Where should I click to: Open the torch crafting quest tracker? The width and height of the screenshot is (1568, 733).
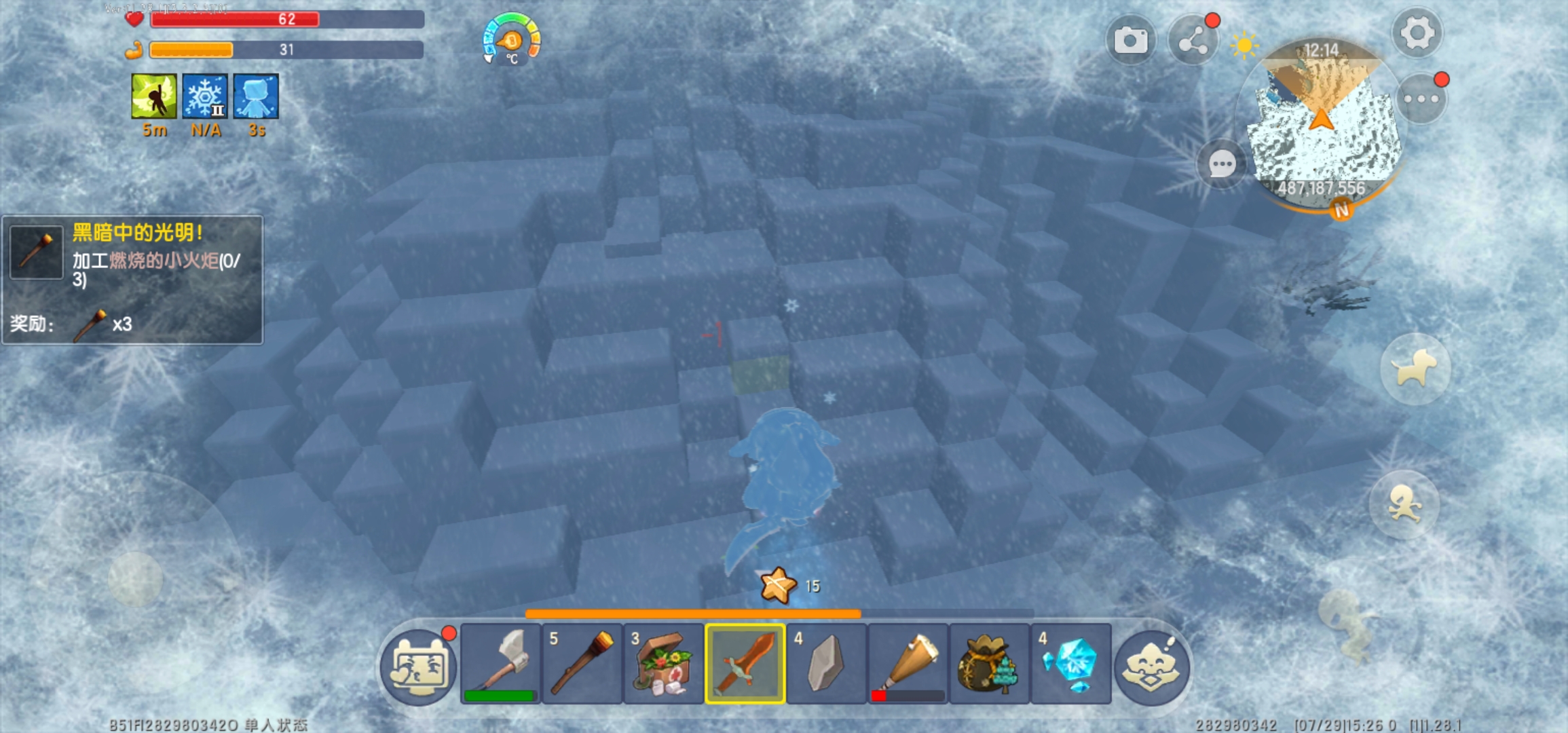pos(132,280)
